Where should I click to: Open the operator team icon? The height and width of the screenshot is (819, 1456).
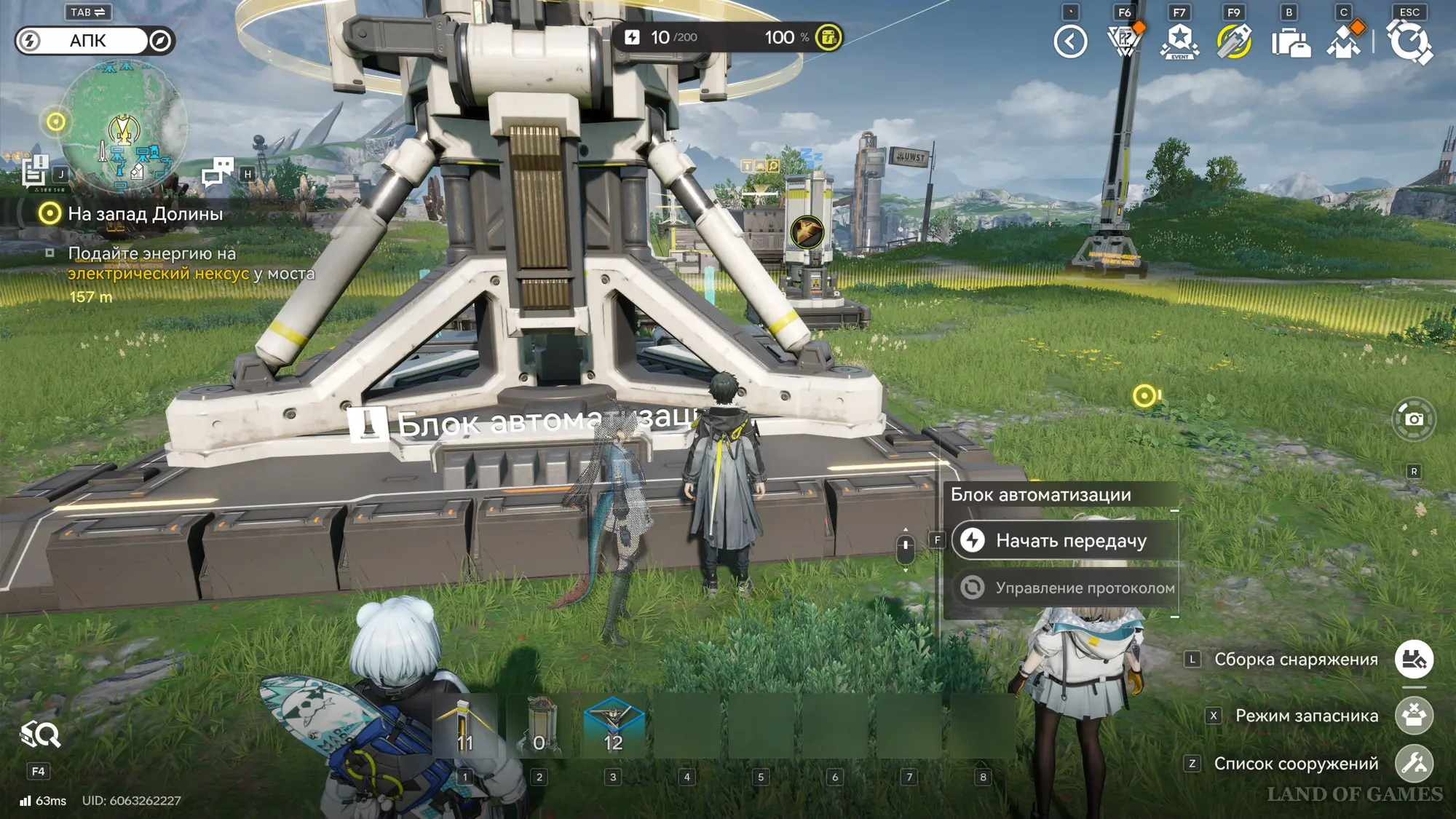click(x=1344, y=41)
